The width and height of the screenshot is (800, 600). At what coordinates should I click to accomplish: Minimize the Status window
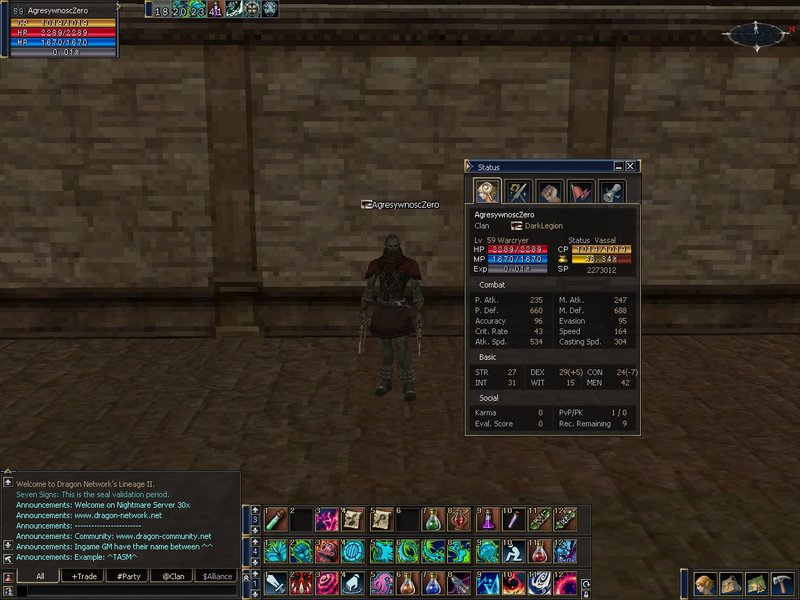(x=618, y=167)
